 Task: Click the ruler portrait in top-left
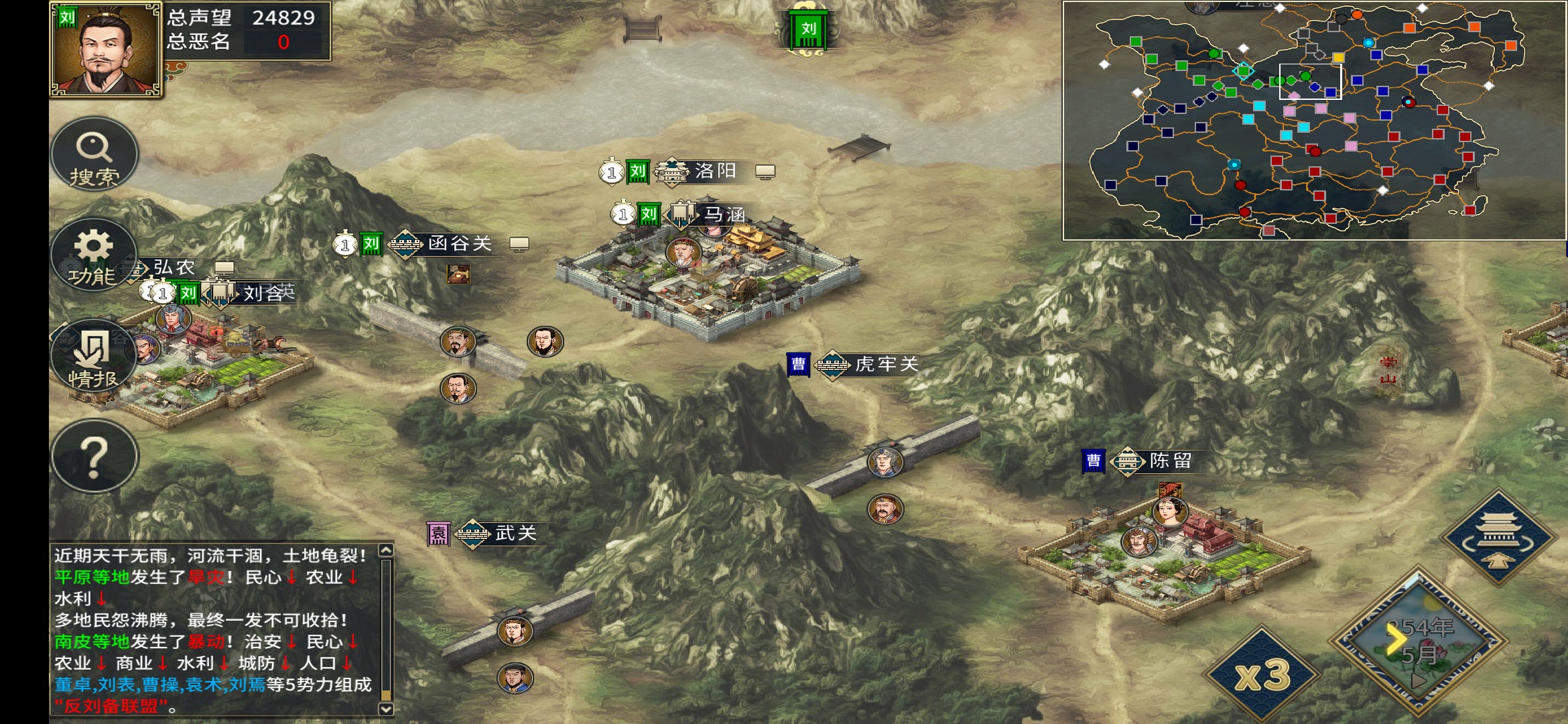(x=105, y=50)
